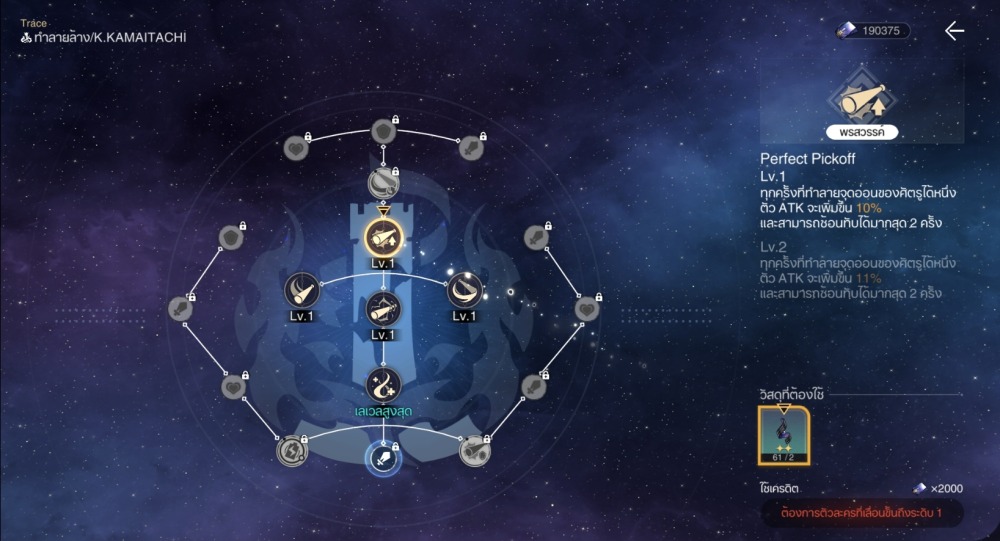Choose the ultimate trace with bright sparkles
The height and width of the screenshot is (541, 1000).
coord(463,290)
